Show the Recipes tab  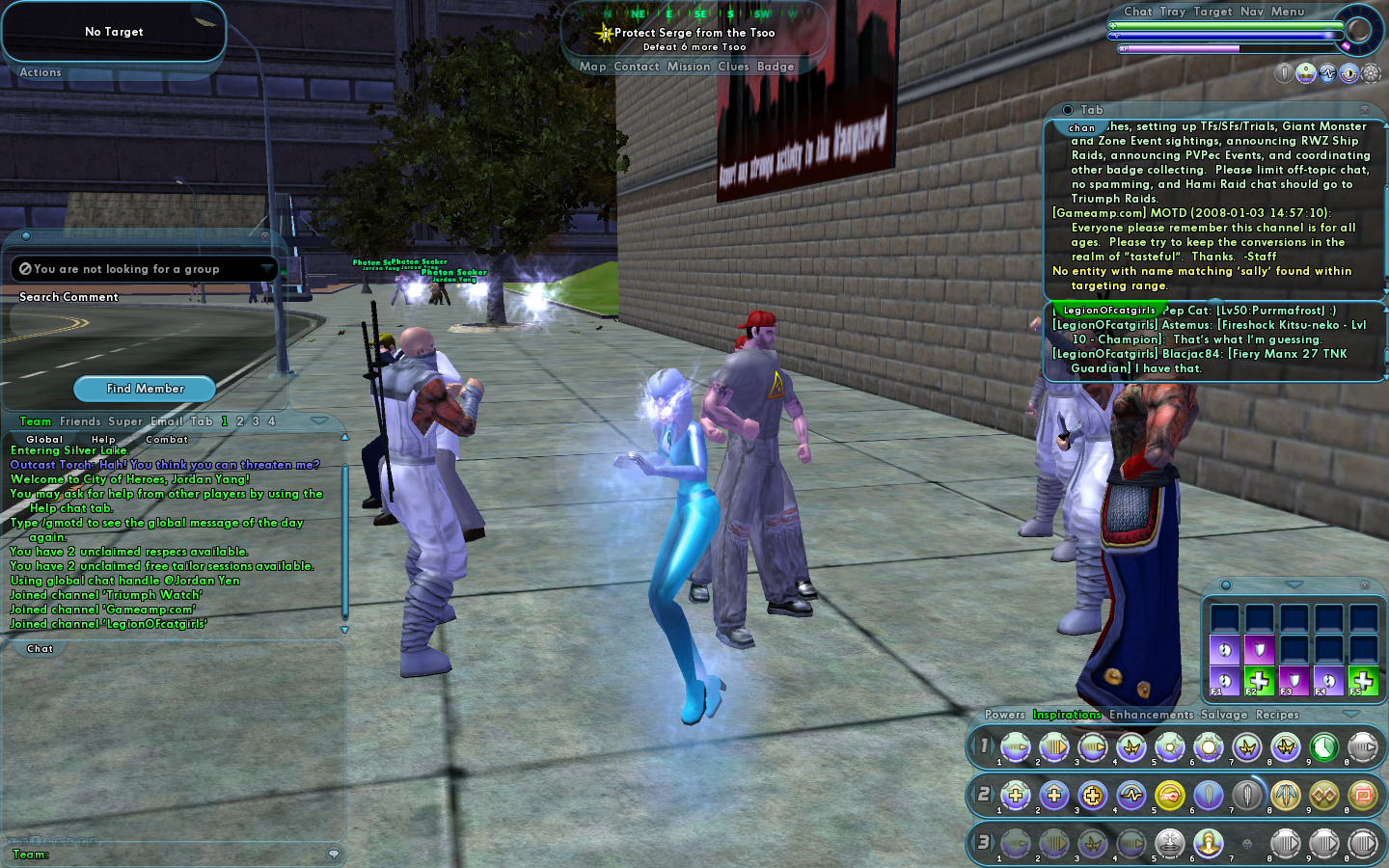[x=1277, y=715]
